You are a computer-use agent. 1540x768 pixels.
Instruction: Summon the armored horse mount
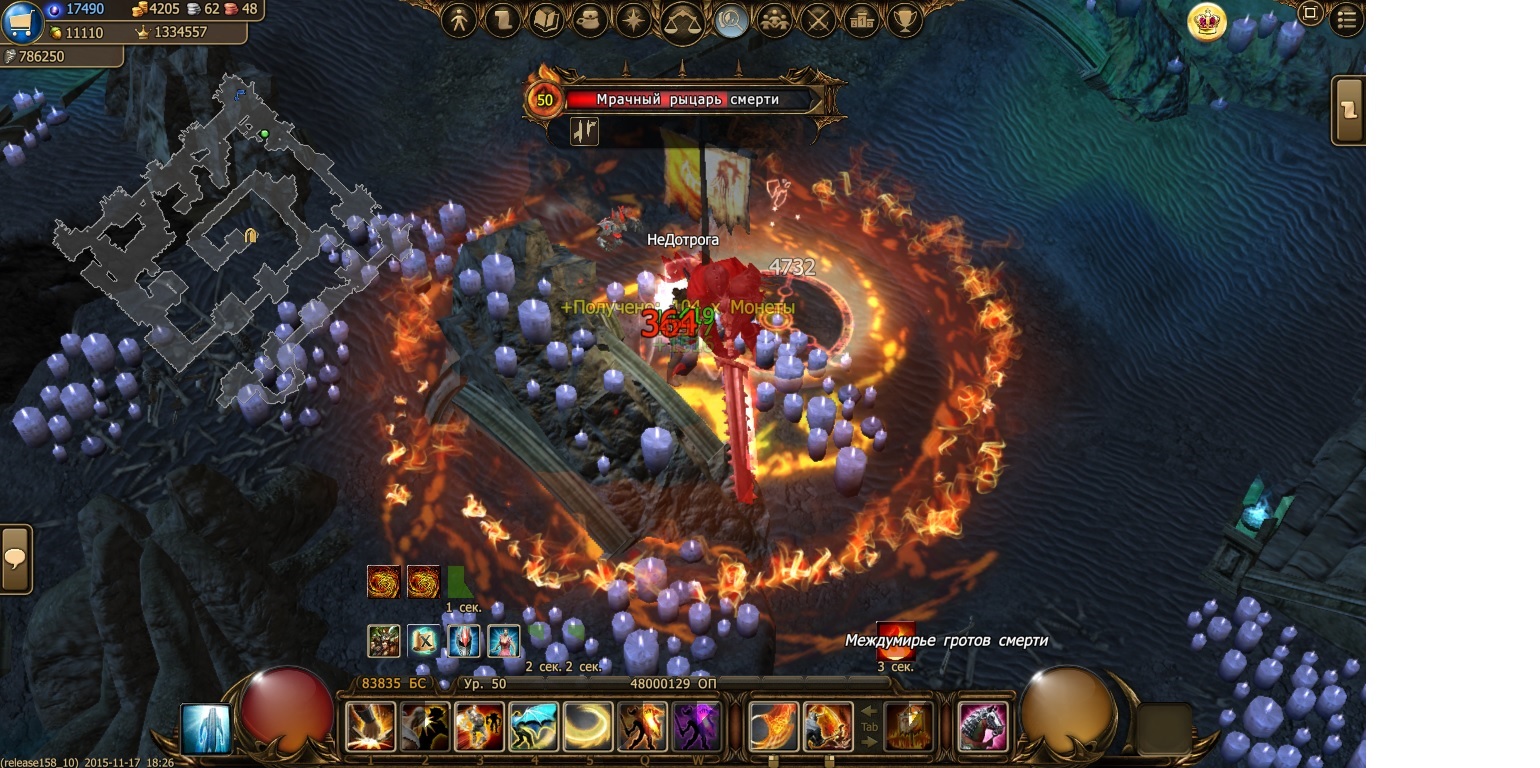point(982,726)
